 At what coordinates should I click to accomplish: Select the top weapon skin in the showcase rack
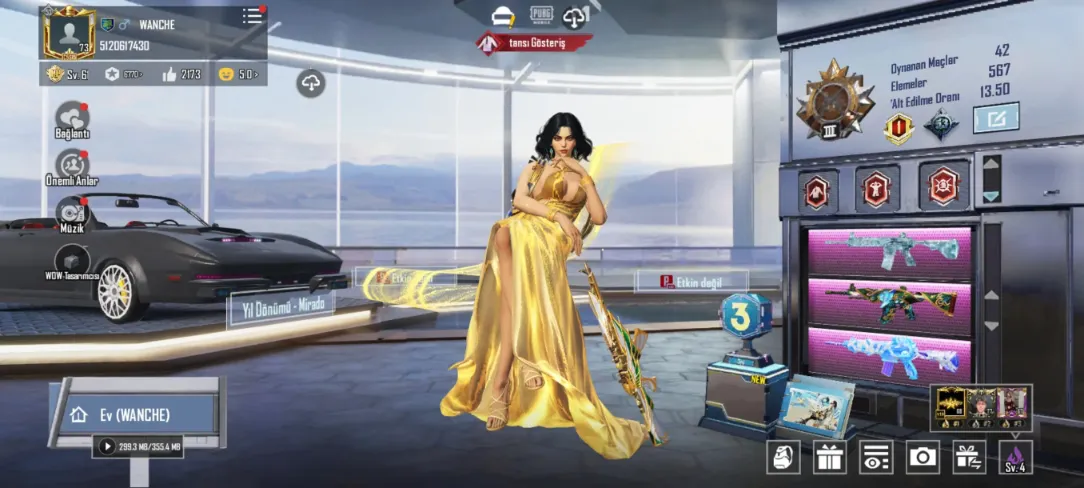tap(890, 253)
